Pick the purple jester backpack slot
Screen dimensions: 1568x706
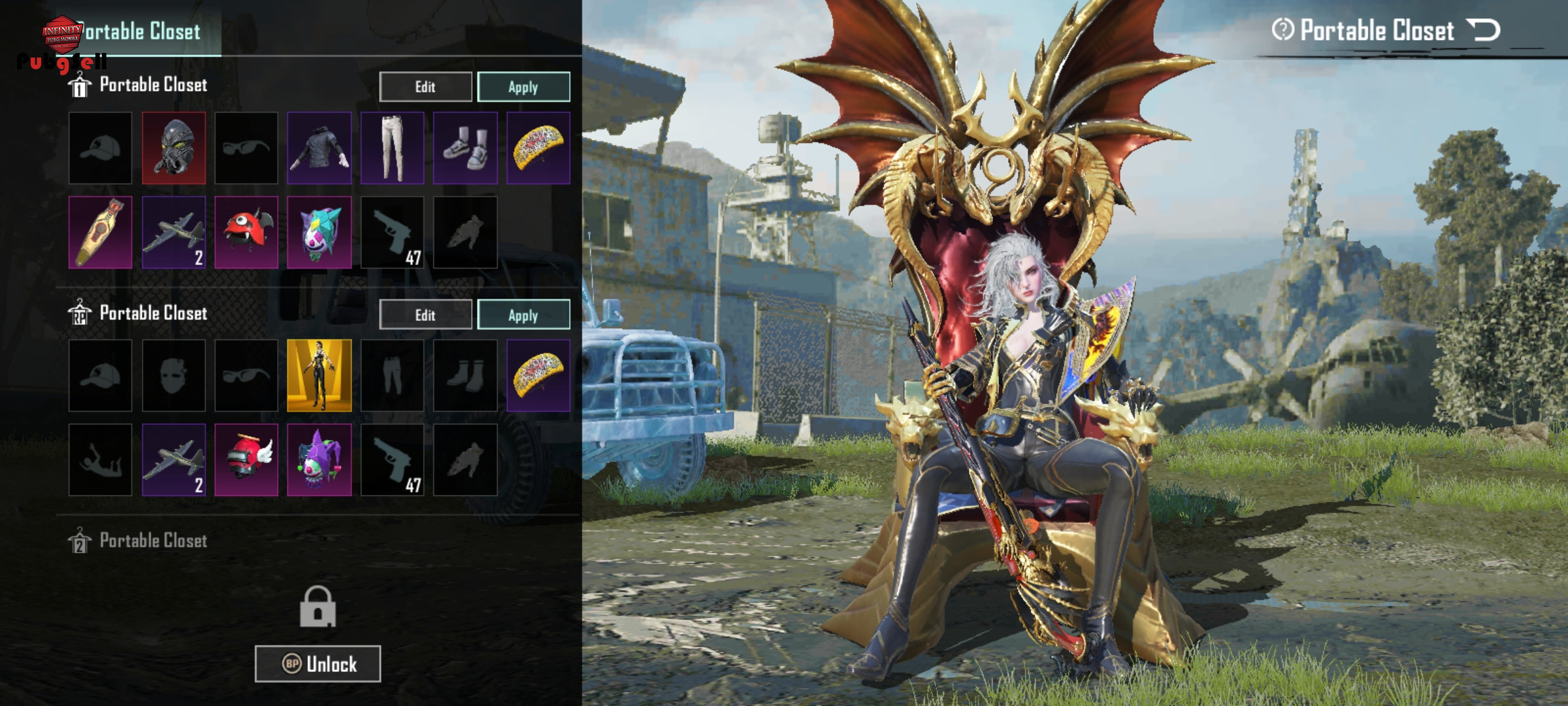pos(319,460)
